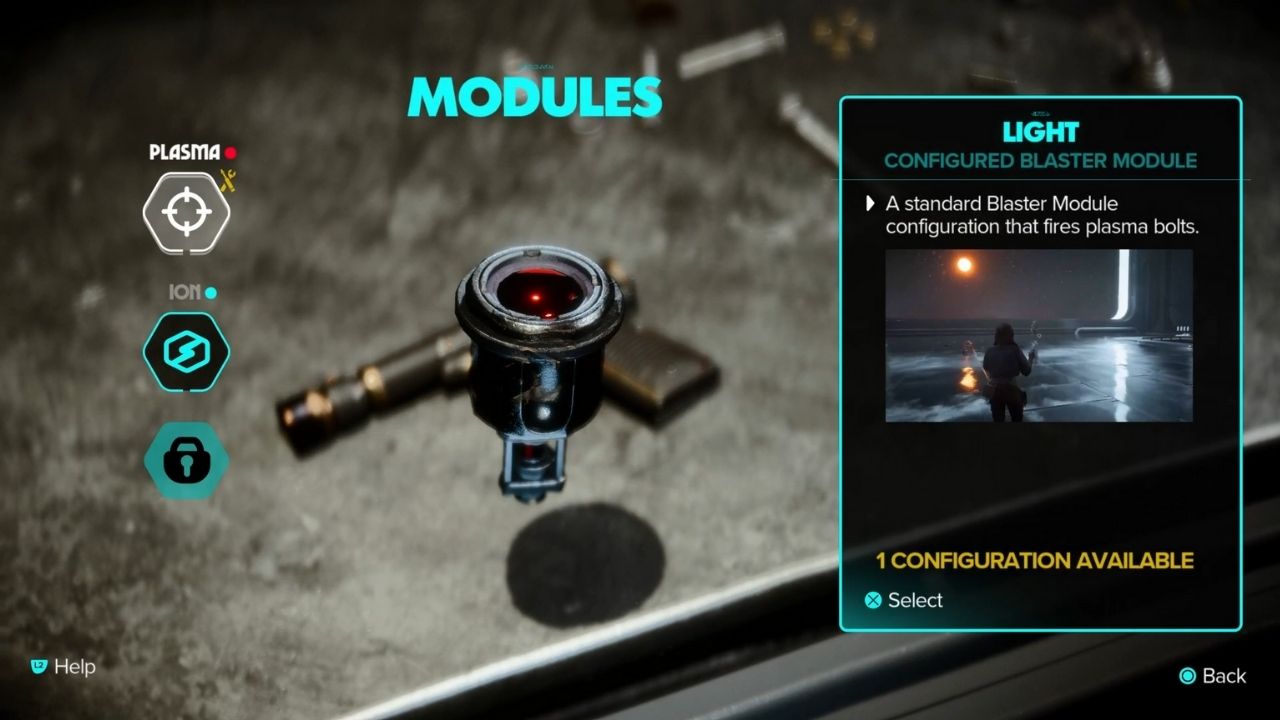
Task: Select the Plasma module reticle icon
Action: (x=185, y=210)
